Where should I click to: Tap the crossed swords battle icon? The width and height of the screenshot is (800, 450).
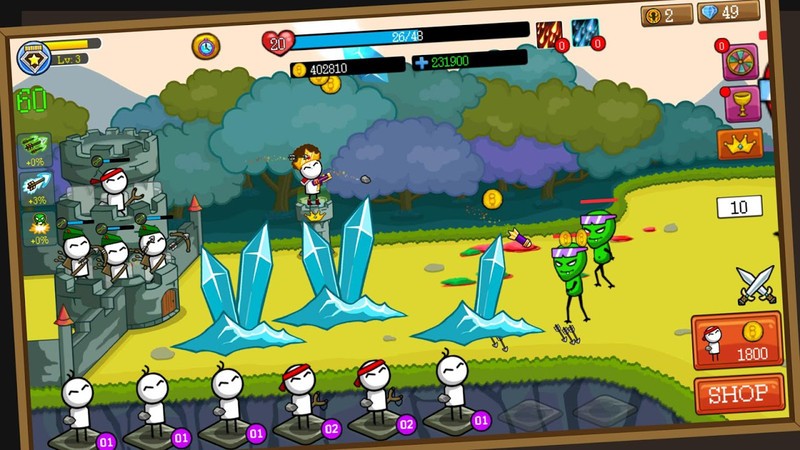coord(755,286)
